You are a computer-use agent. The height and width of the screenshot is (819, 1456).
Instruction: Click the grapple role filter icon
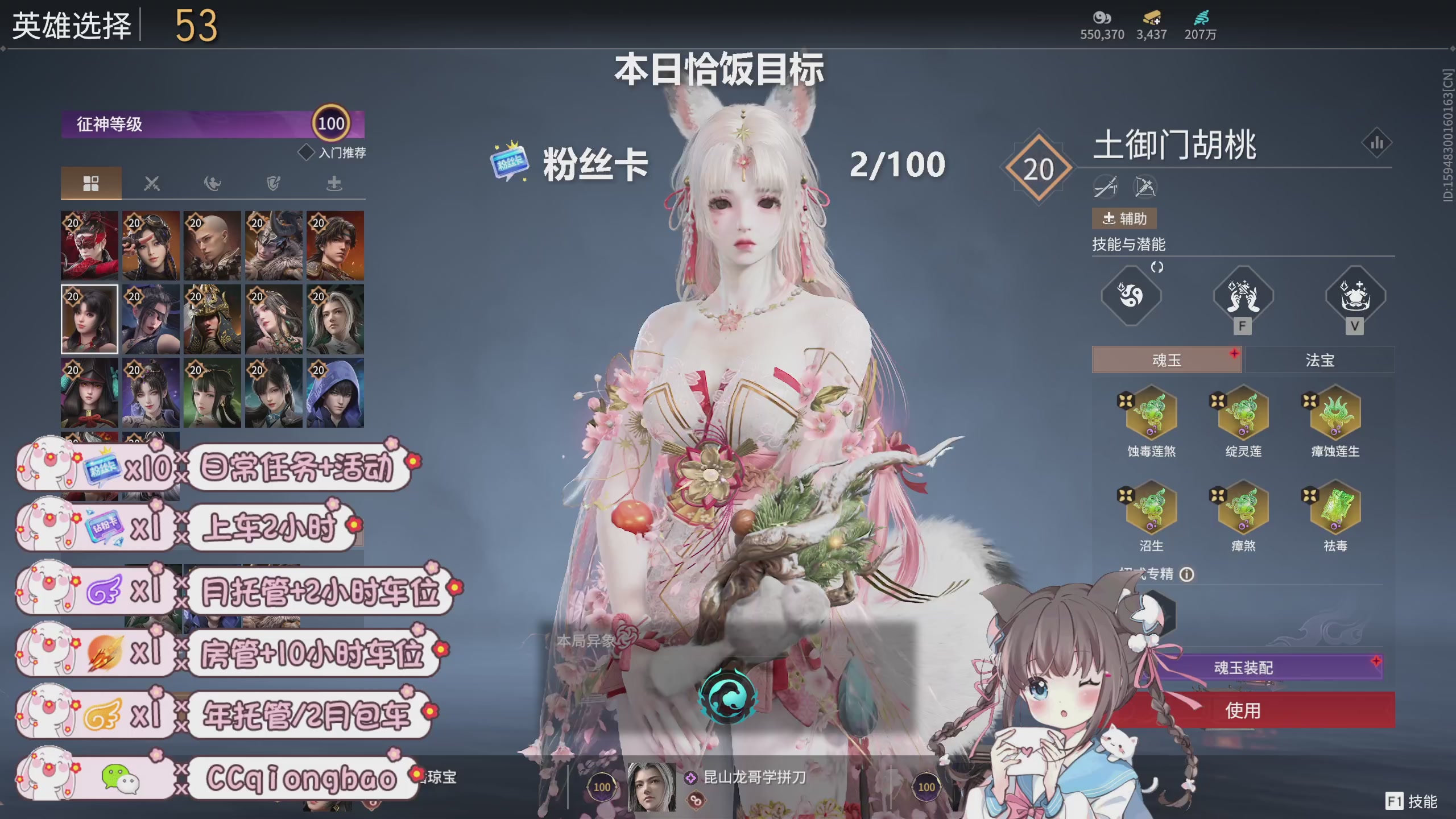(212, 183)
